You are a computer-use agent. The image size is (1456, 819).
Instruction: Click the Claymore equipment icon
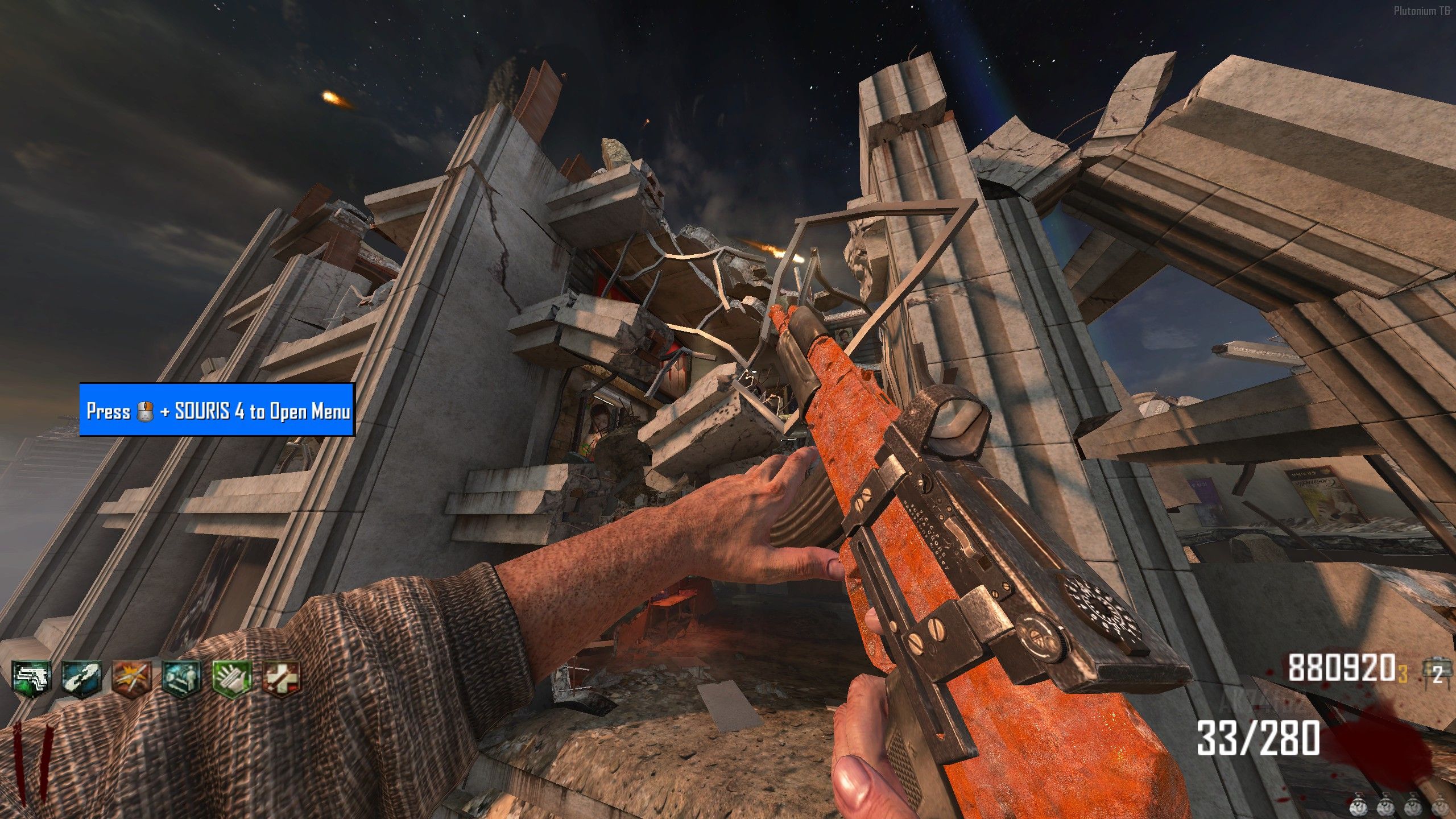1436,670
